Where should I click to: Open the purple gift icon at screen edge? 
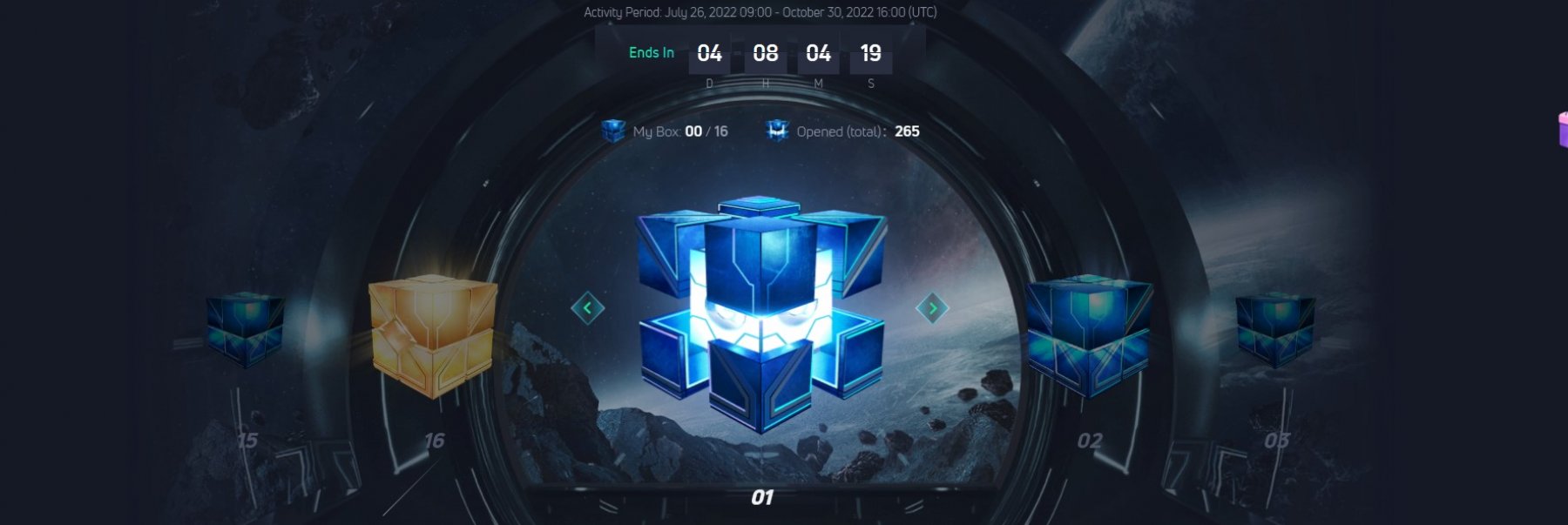pos(1561,131)
